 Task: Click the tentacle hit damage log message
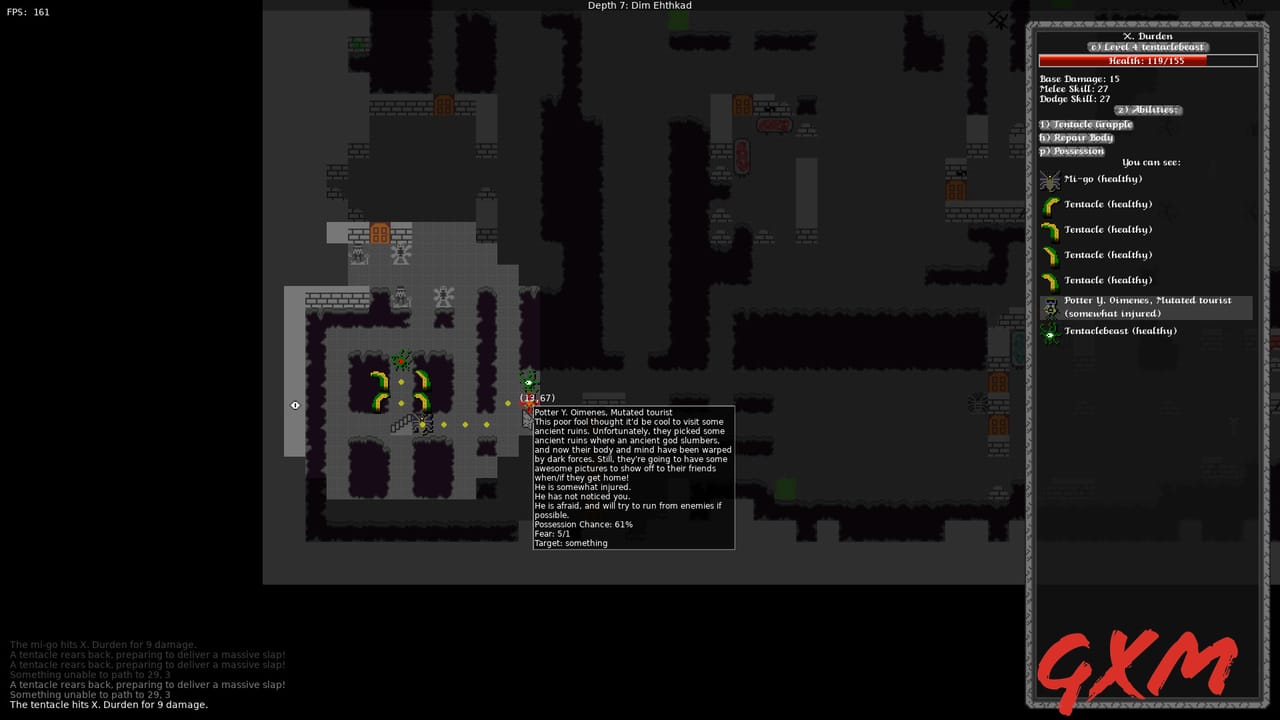104,704
